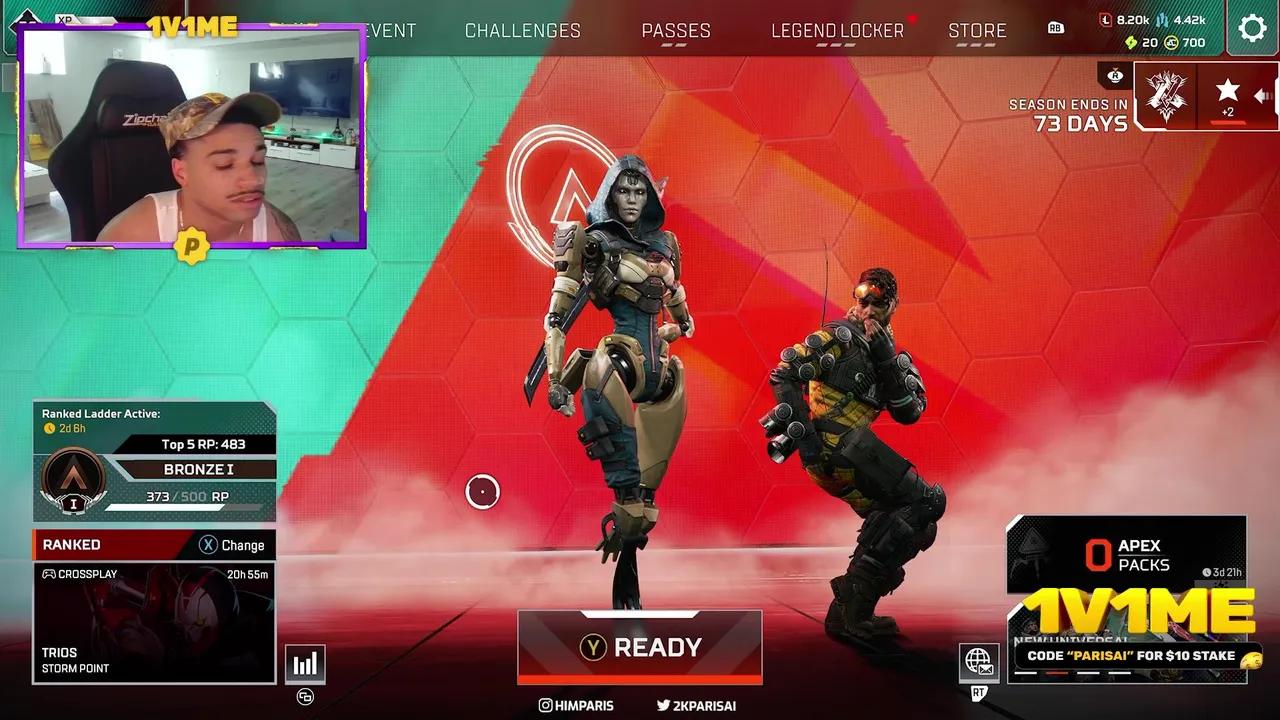
Task: Open the social globe and invites panel
Action: pos(979,662)
